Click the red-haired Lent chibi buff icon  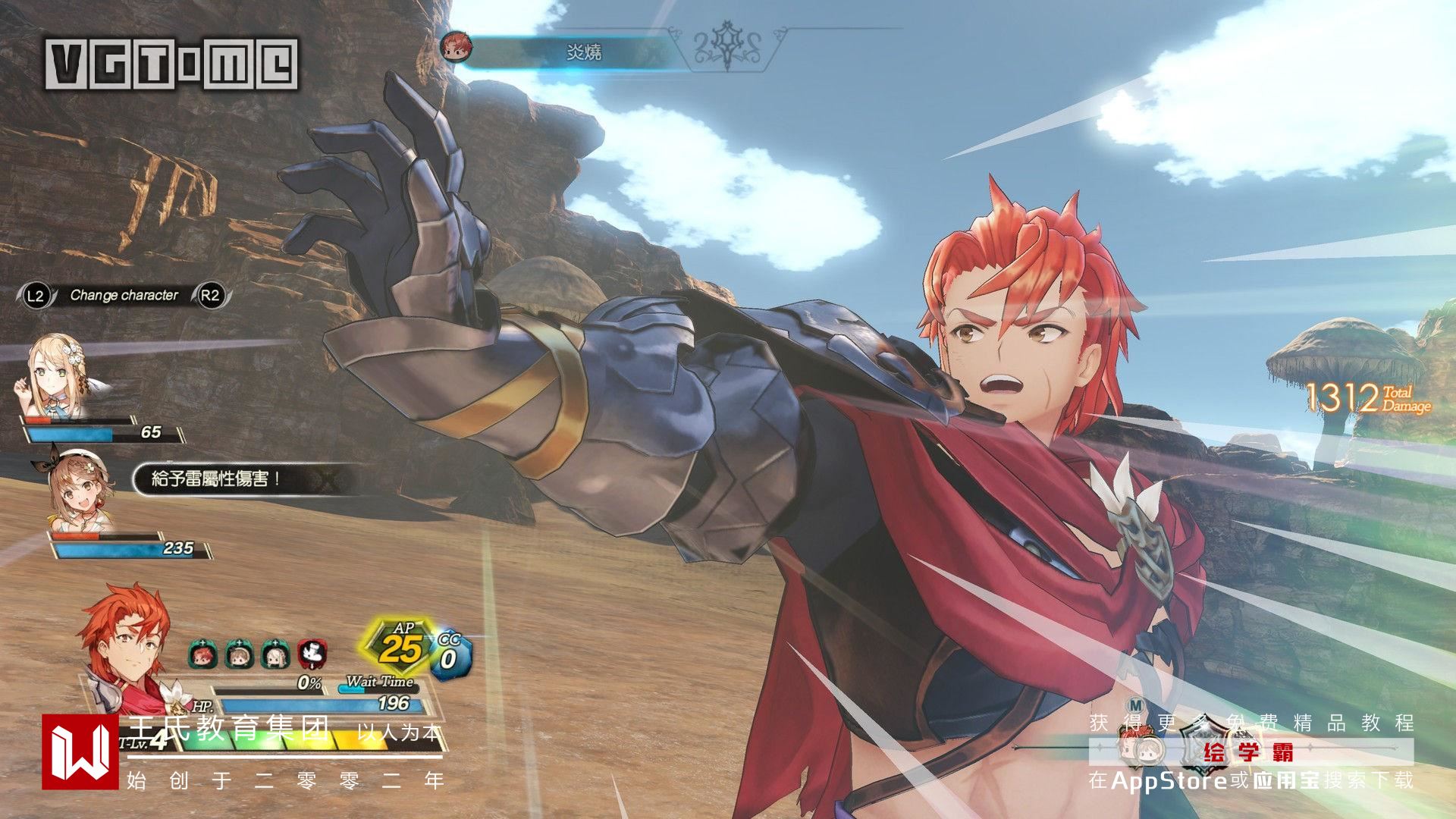[202, 654]
